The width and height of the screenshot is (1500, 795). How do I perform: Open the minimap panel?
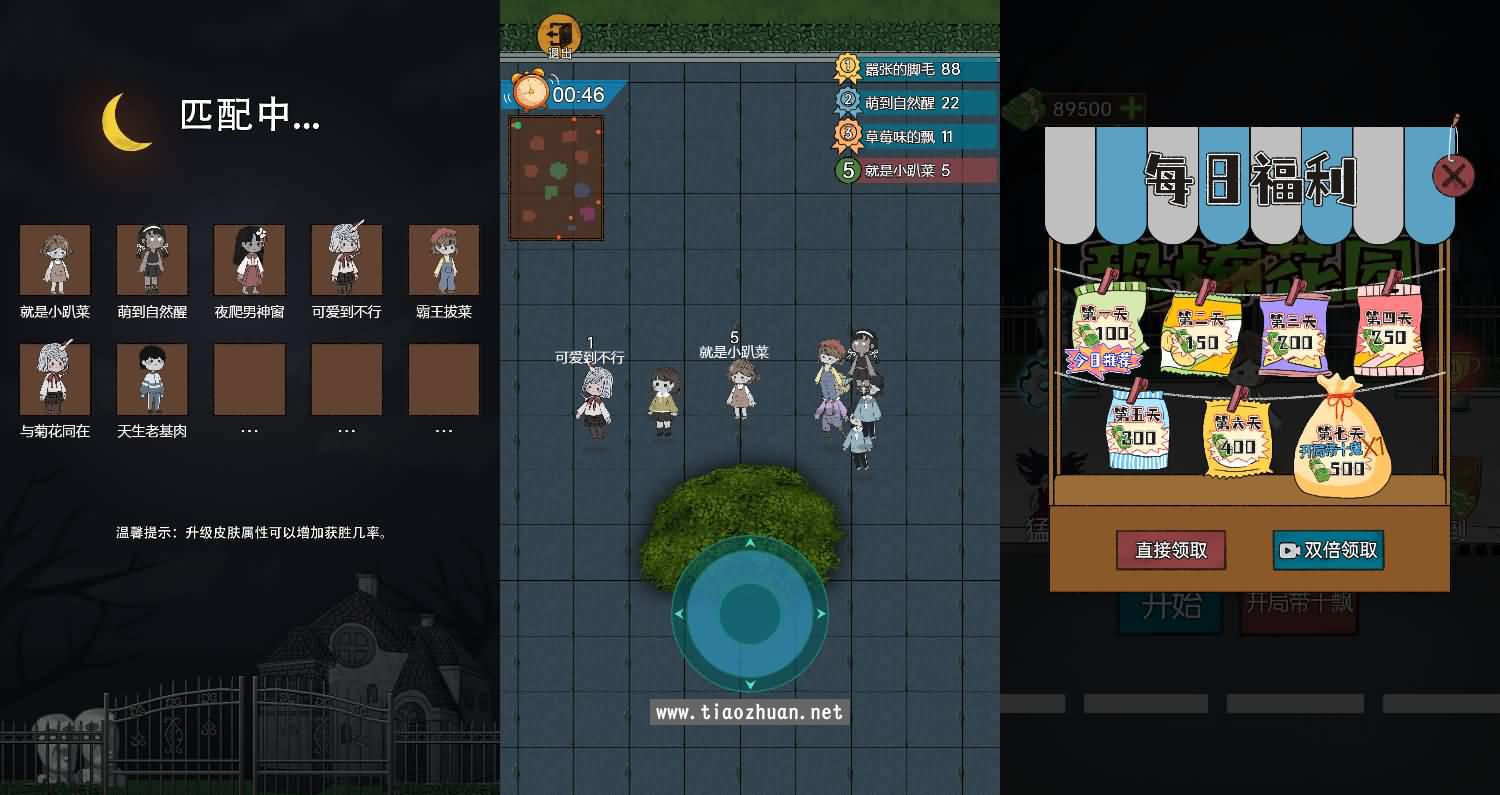click(x=556, y=178)
